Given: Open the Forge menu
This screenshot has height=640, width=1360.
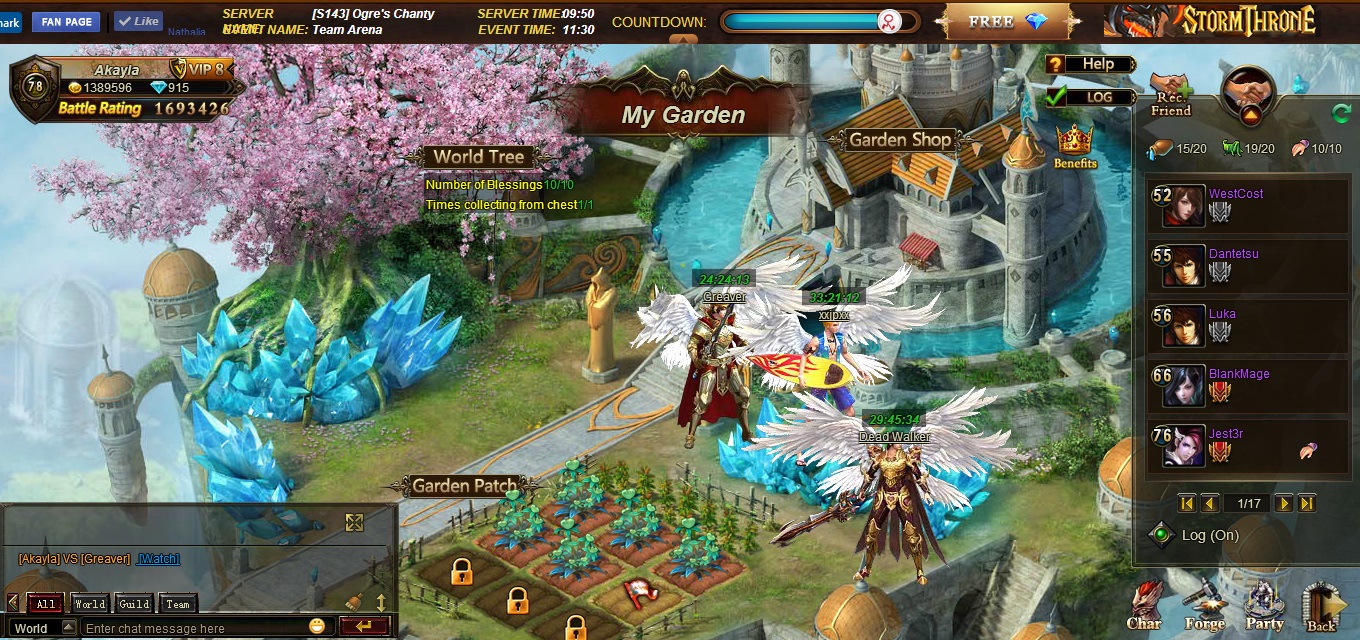Looking at the screenshot, I should coord(1204,606).
